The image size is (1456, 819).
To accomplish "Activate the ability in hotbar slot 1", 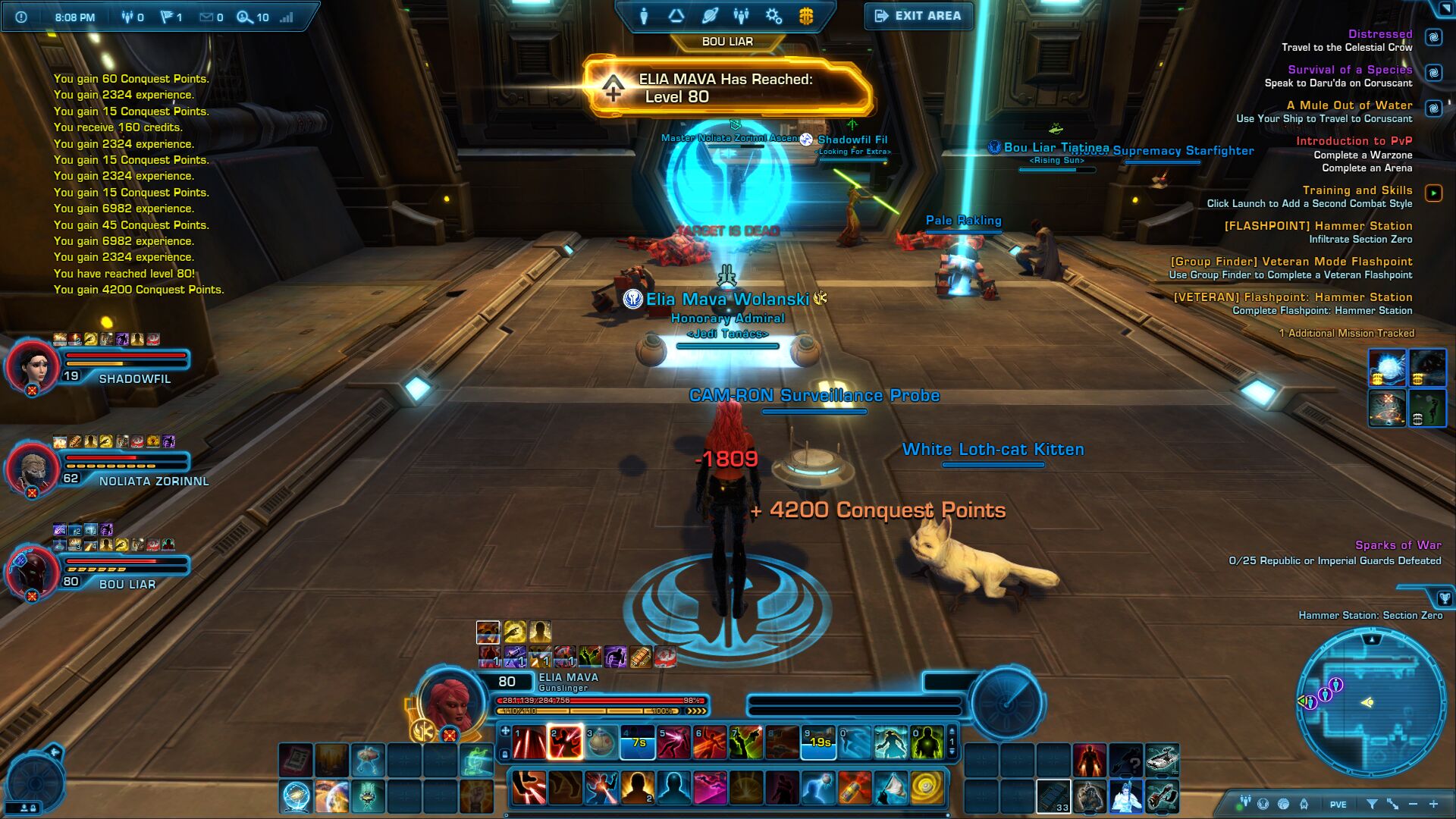I will click(529, 742).
